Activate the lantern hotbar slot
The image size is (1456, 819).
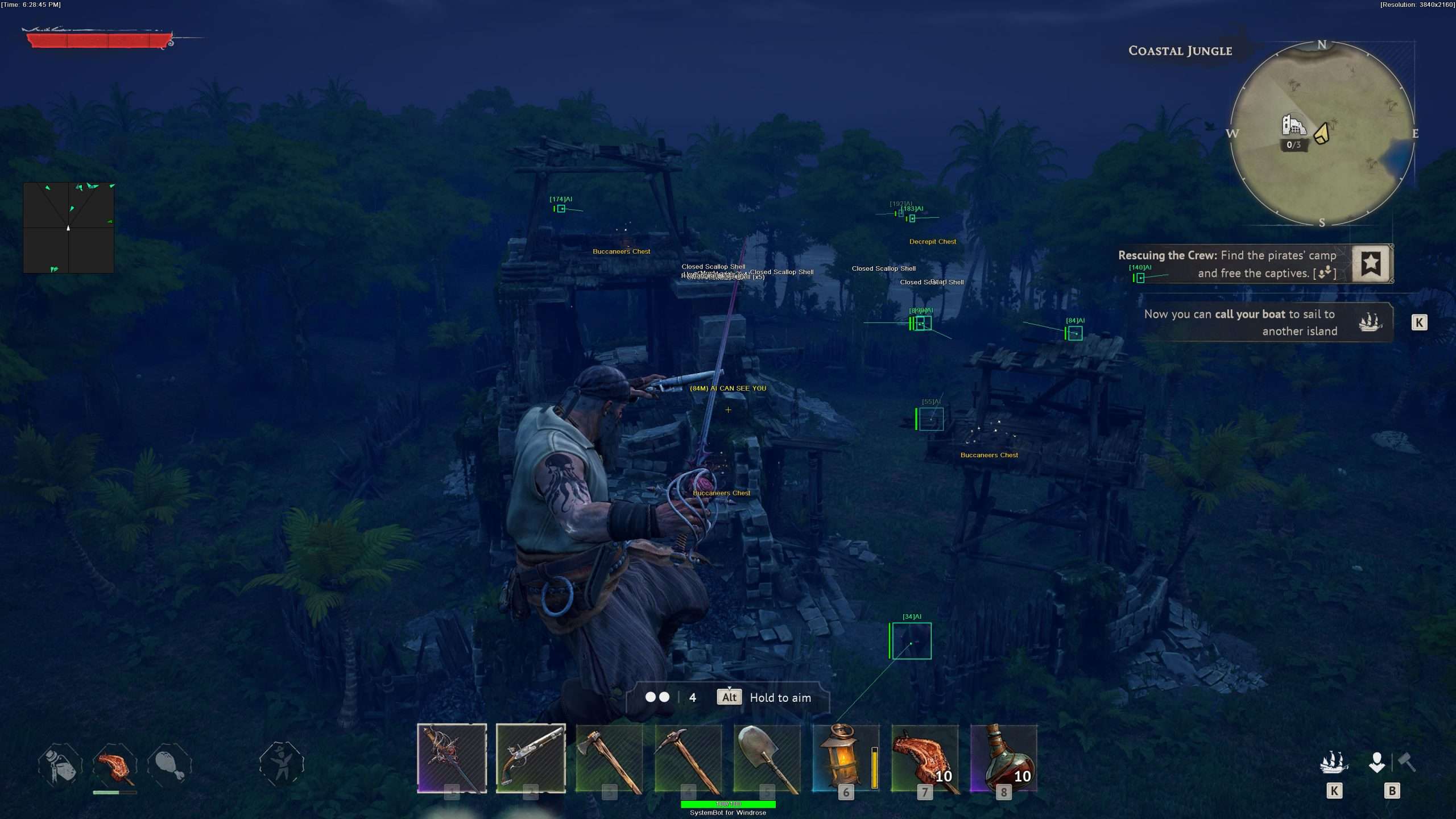pyautogui.click(x=846, y=758)
